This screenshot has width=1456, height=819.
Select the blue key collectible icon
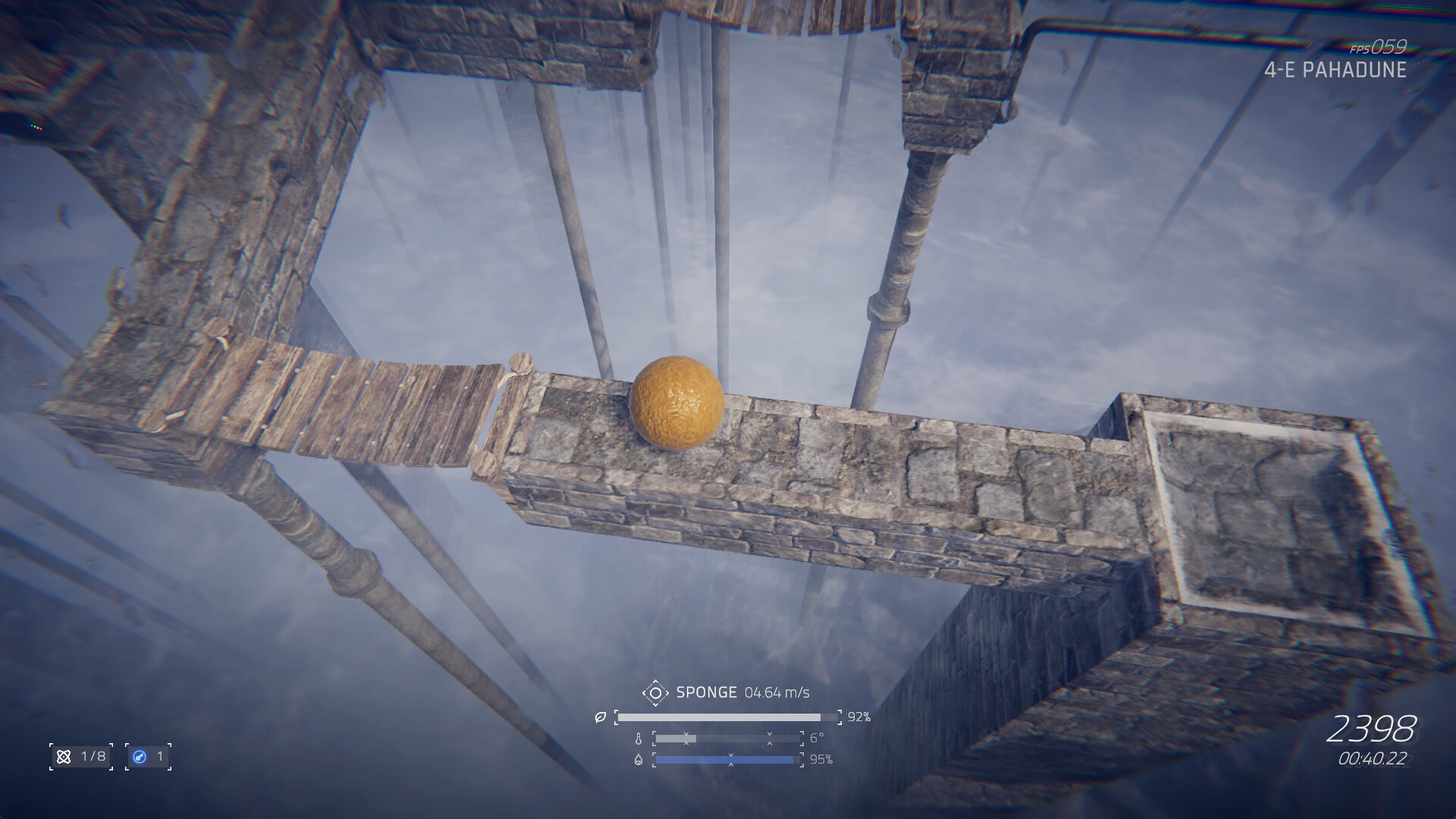pyautogui.click(x=140, y=756)
